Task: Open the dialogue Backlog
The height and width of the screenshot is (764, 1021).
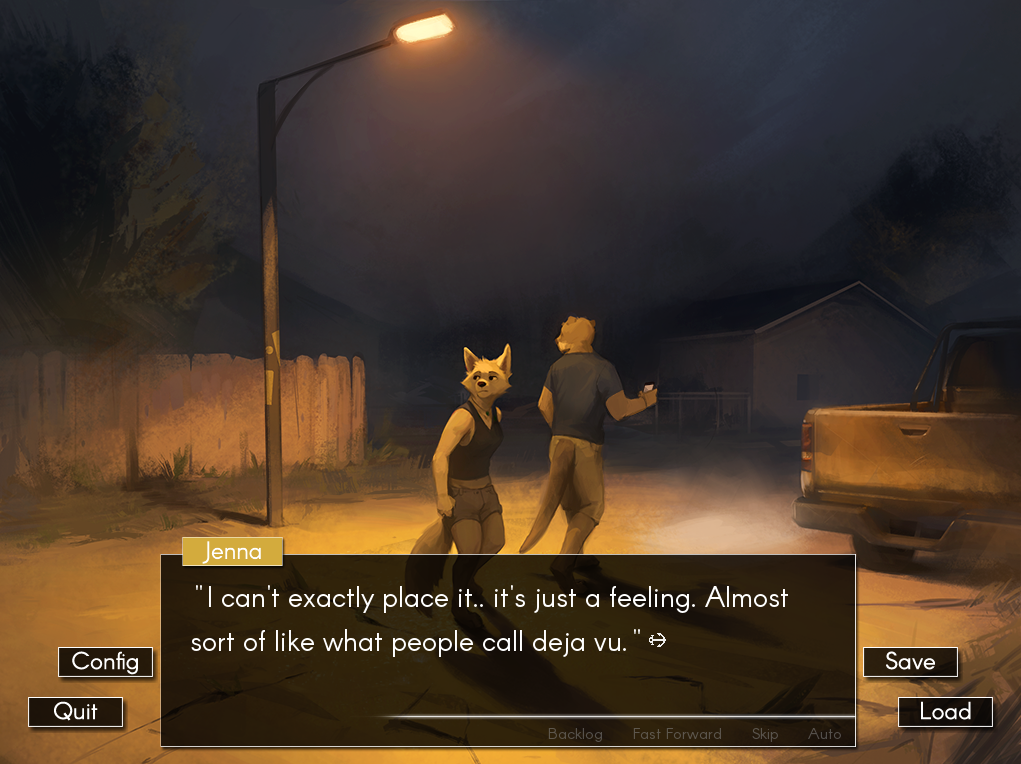Action: 575,734
